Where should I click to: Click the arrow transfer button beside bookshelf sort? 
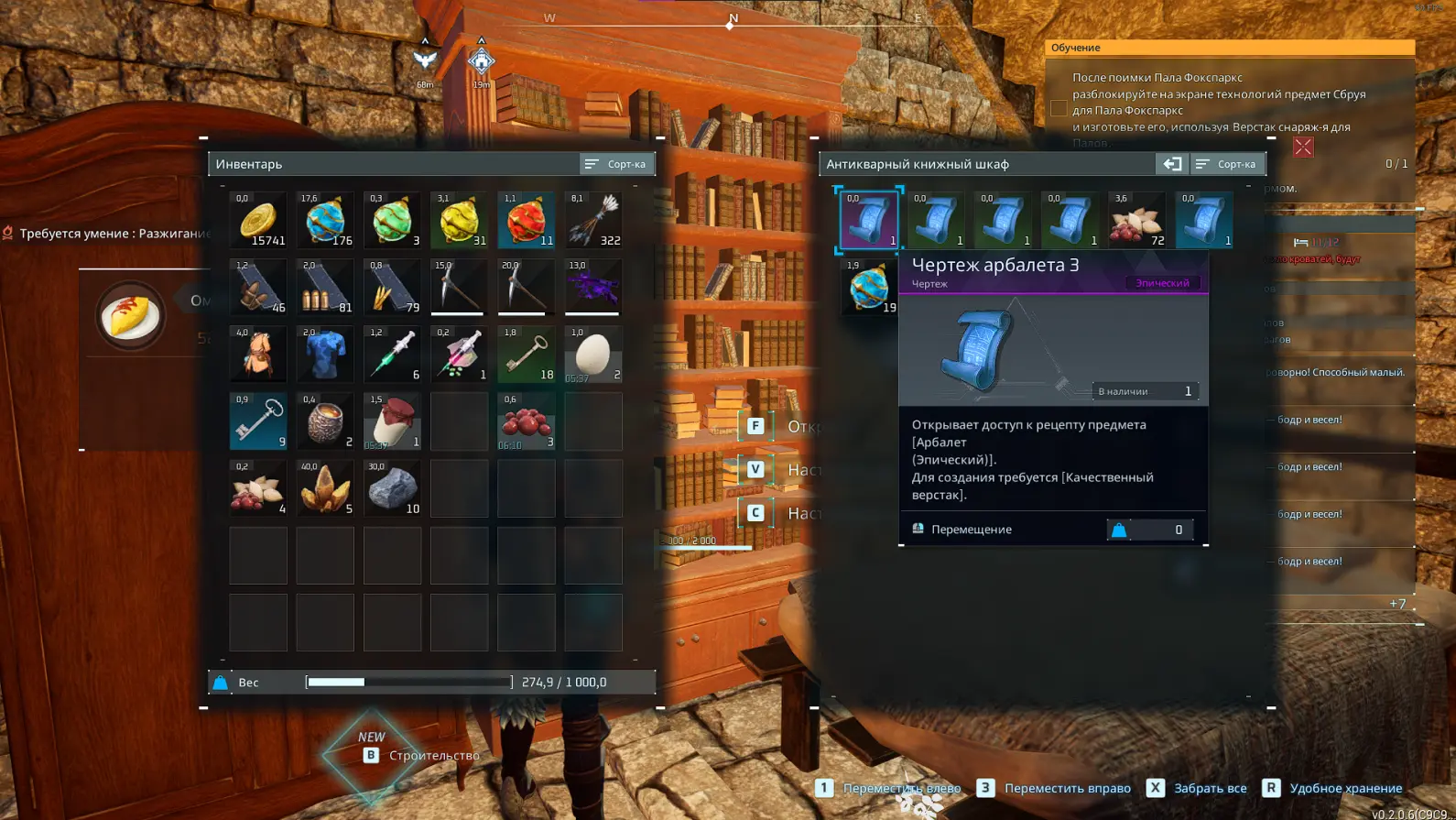(1171, 164)
